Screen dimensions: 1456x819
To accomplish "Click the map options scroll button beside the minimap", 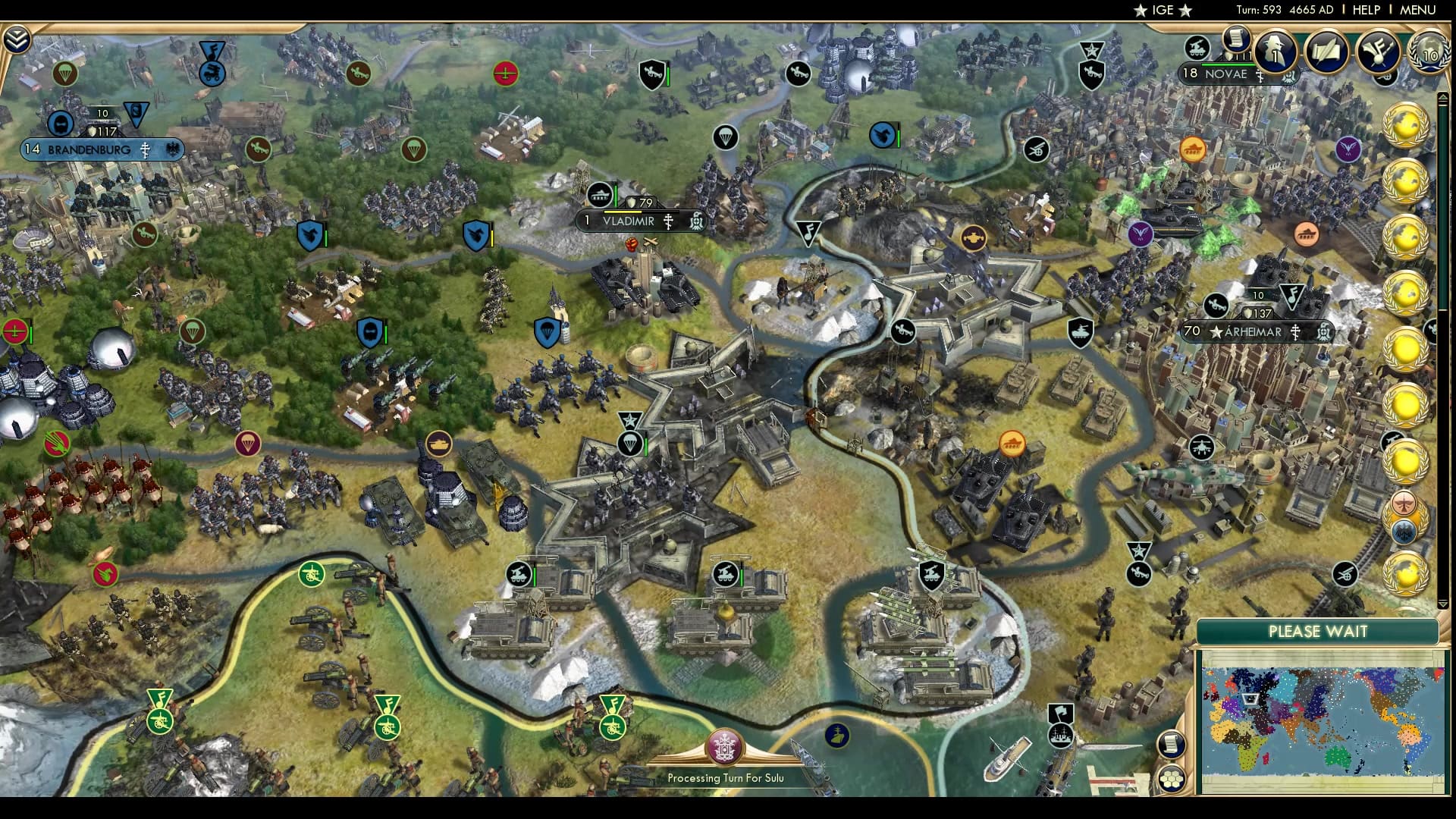I will coord(1171,745).
